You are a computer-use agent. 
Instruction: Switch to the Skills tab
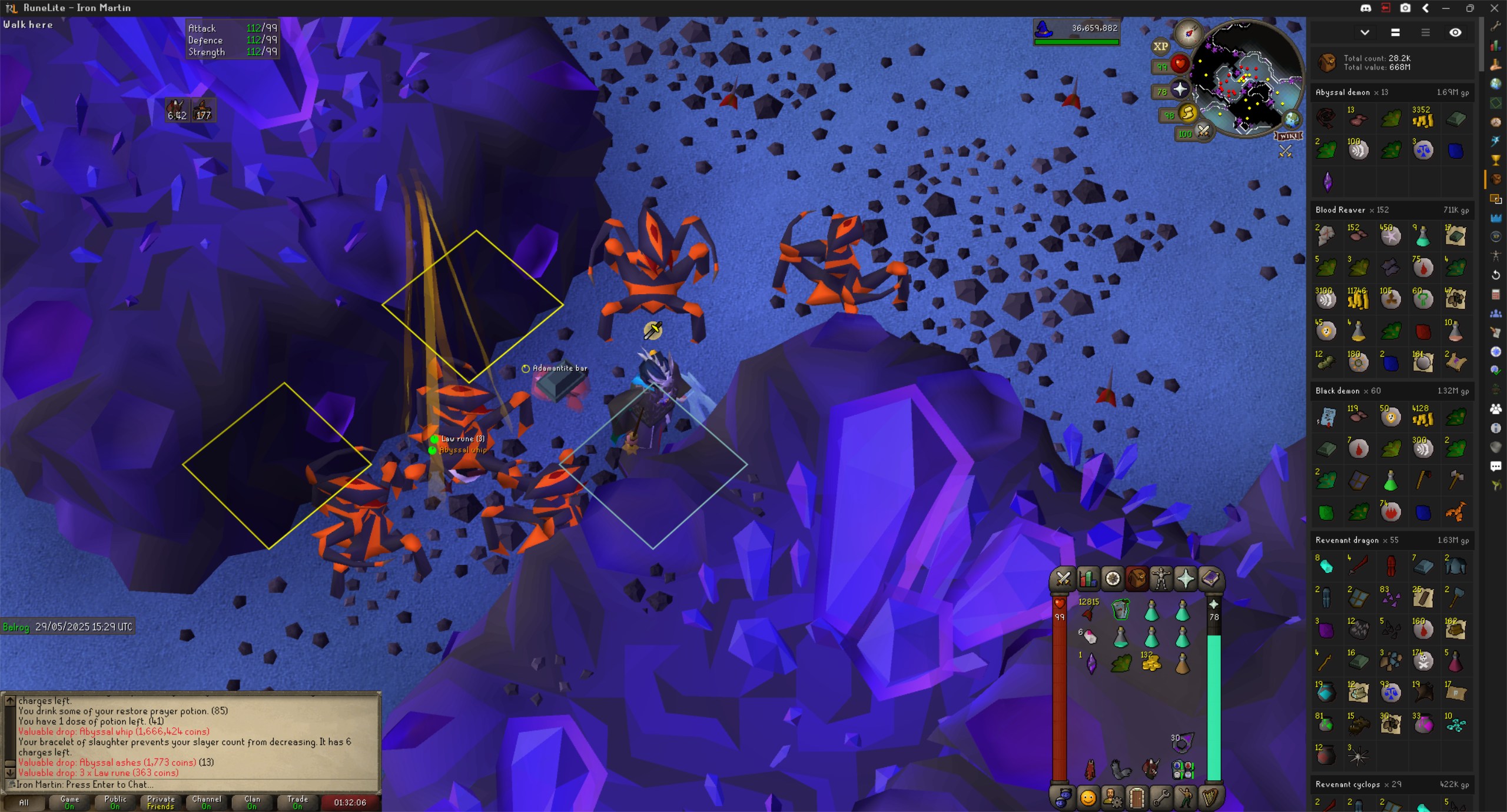pos(1088,580)
